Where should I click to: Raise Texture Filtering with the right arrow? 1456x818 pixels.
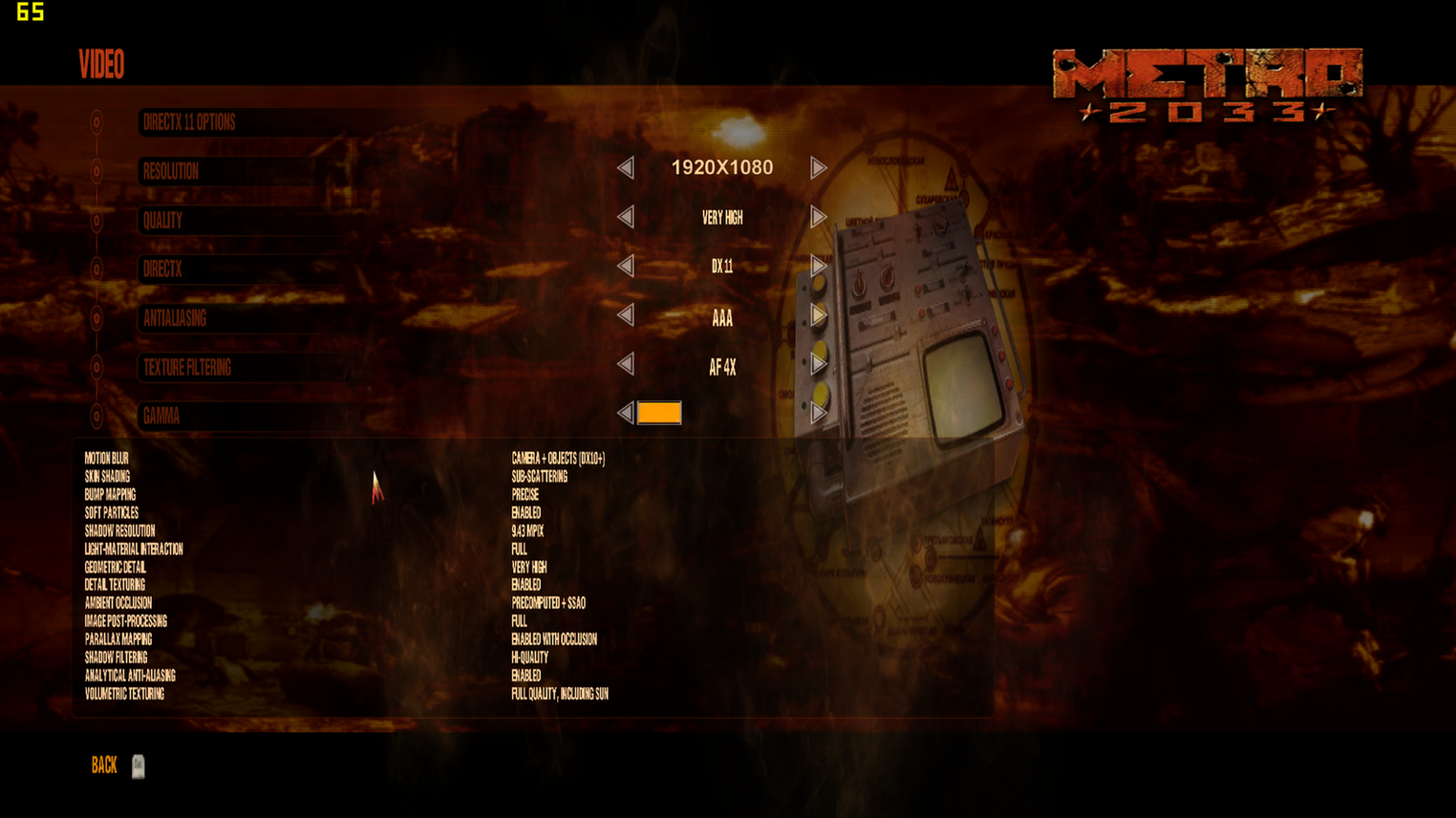tap(818, 365)
